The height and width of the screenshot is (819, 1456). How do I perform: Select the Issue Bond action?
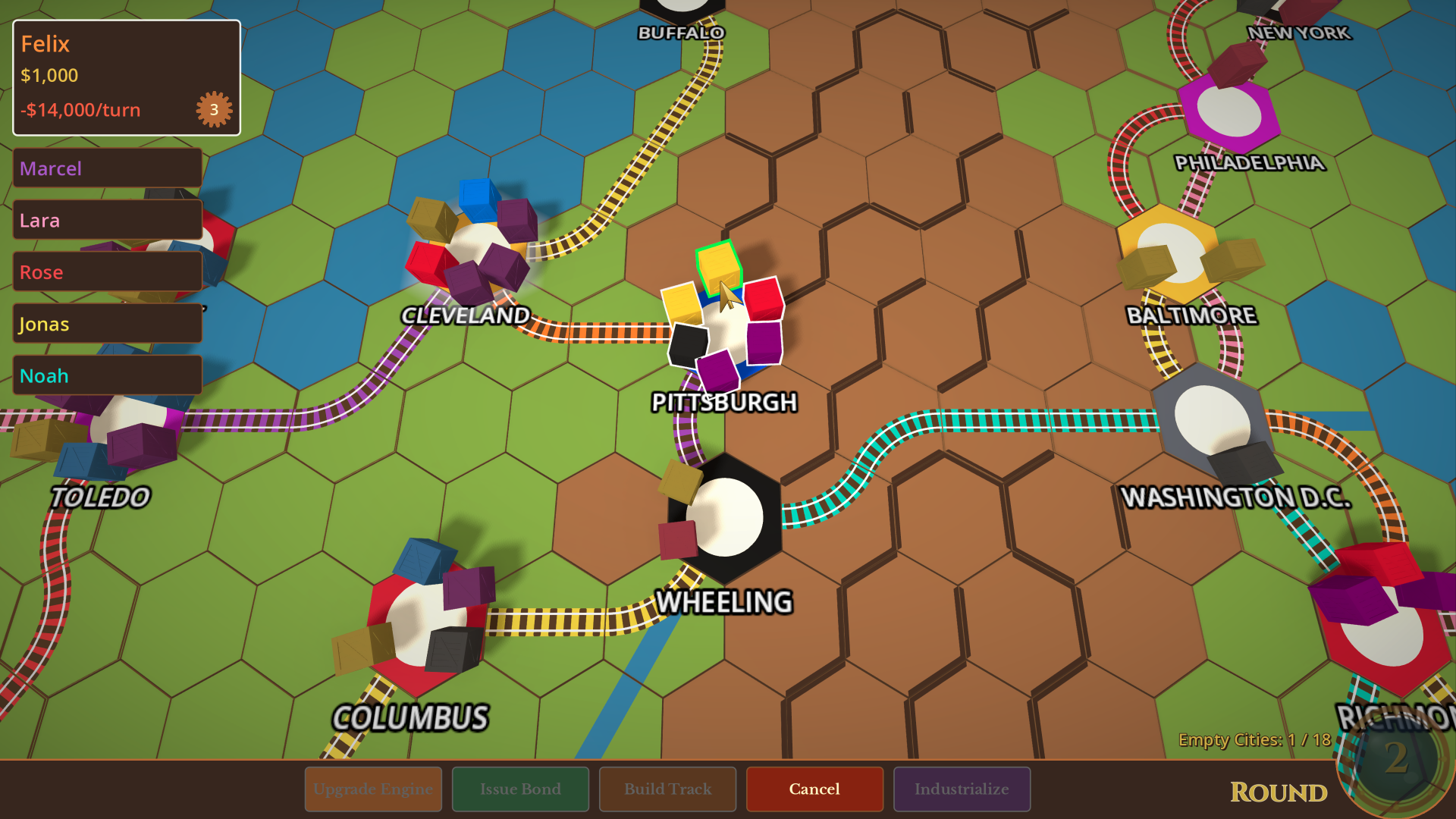click(x=519, y=789)
